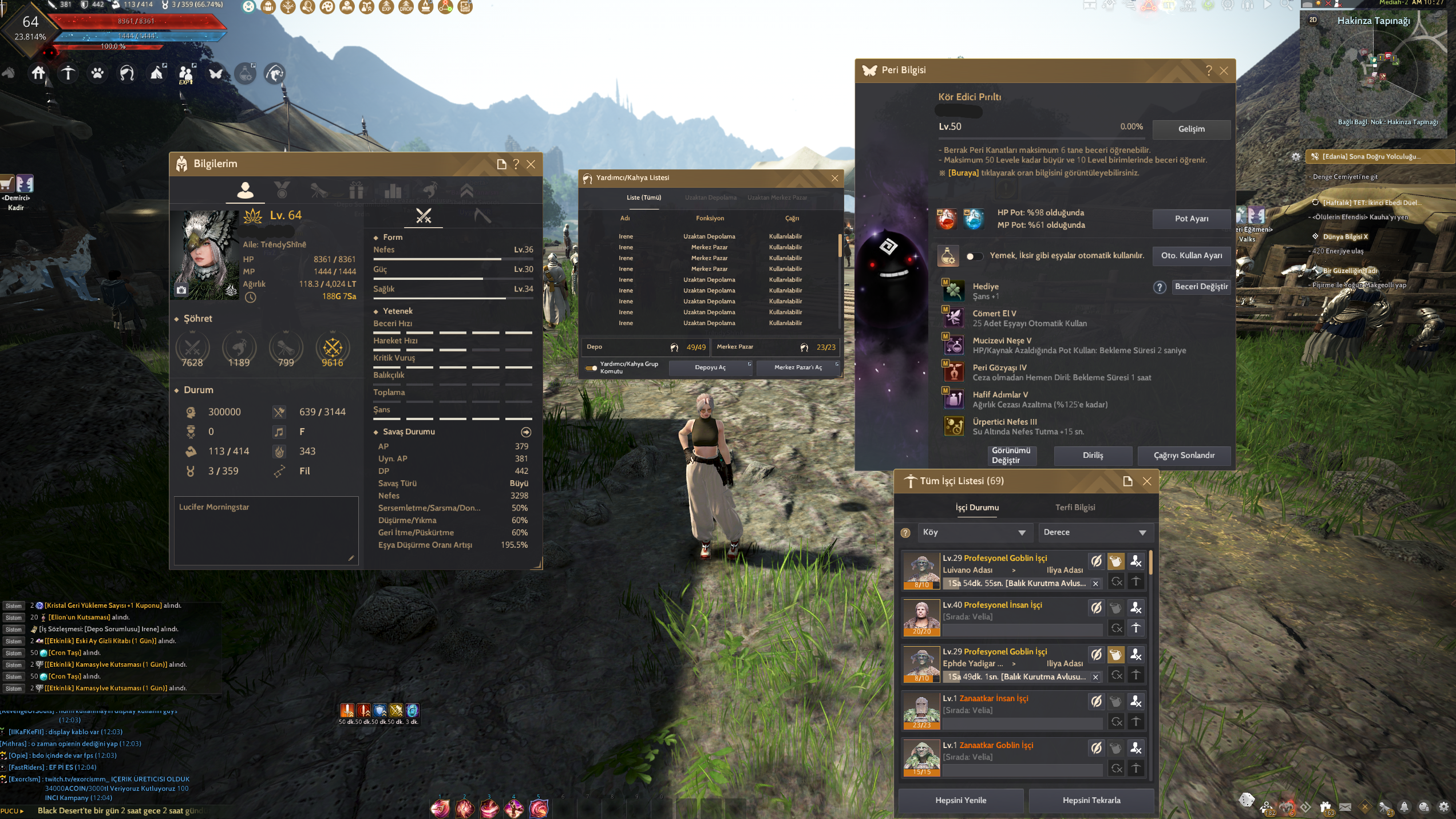Open storage with Depoyu Aç
The width and height of the screenshot is (1456, 819).
pos(710,367)
